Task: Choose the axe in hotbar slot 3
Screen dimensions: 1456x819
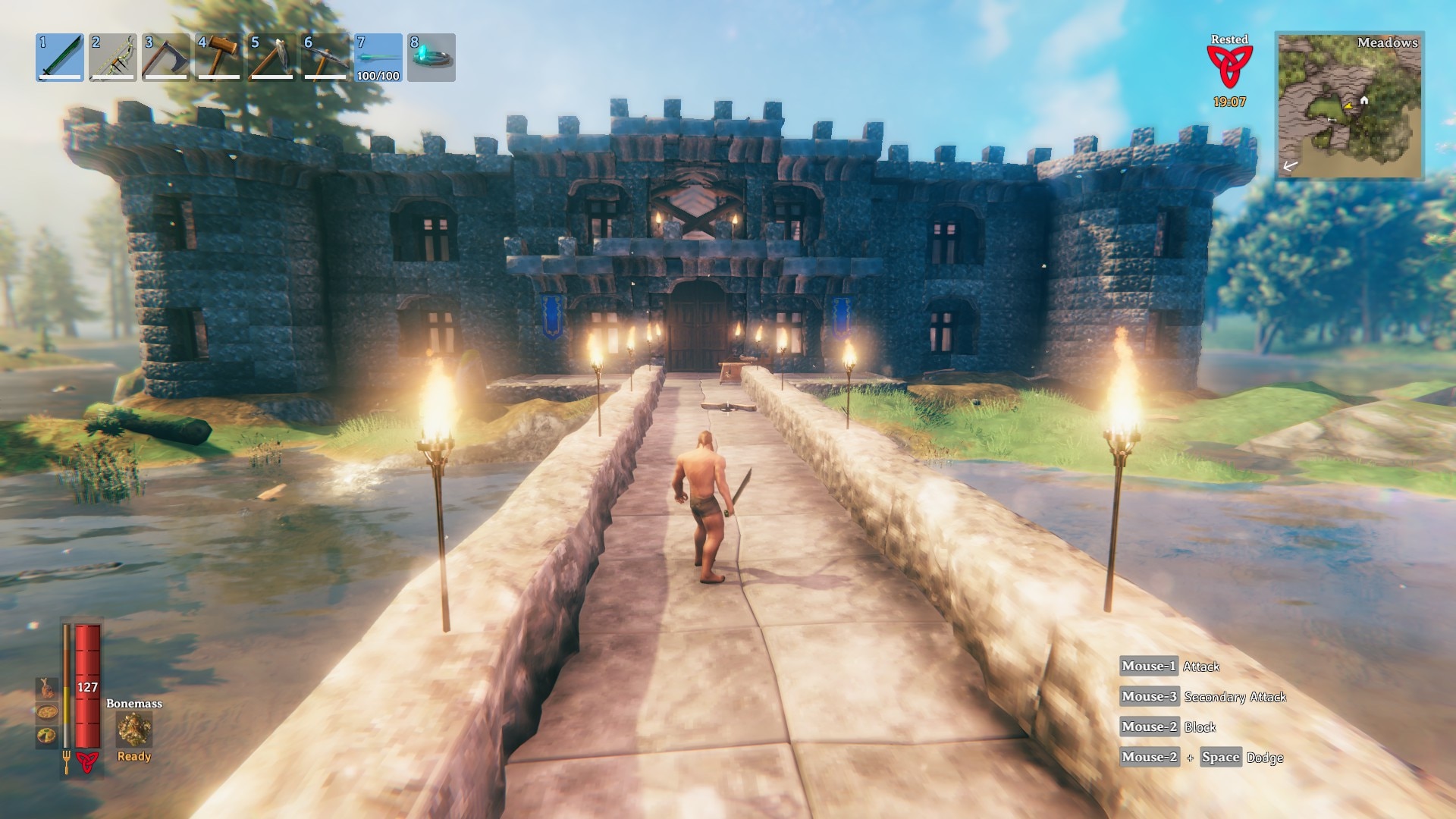Action: click(166, 58)
